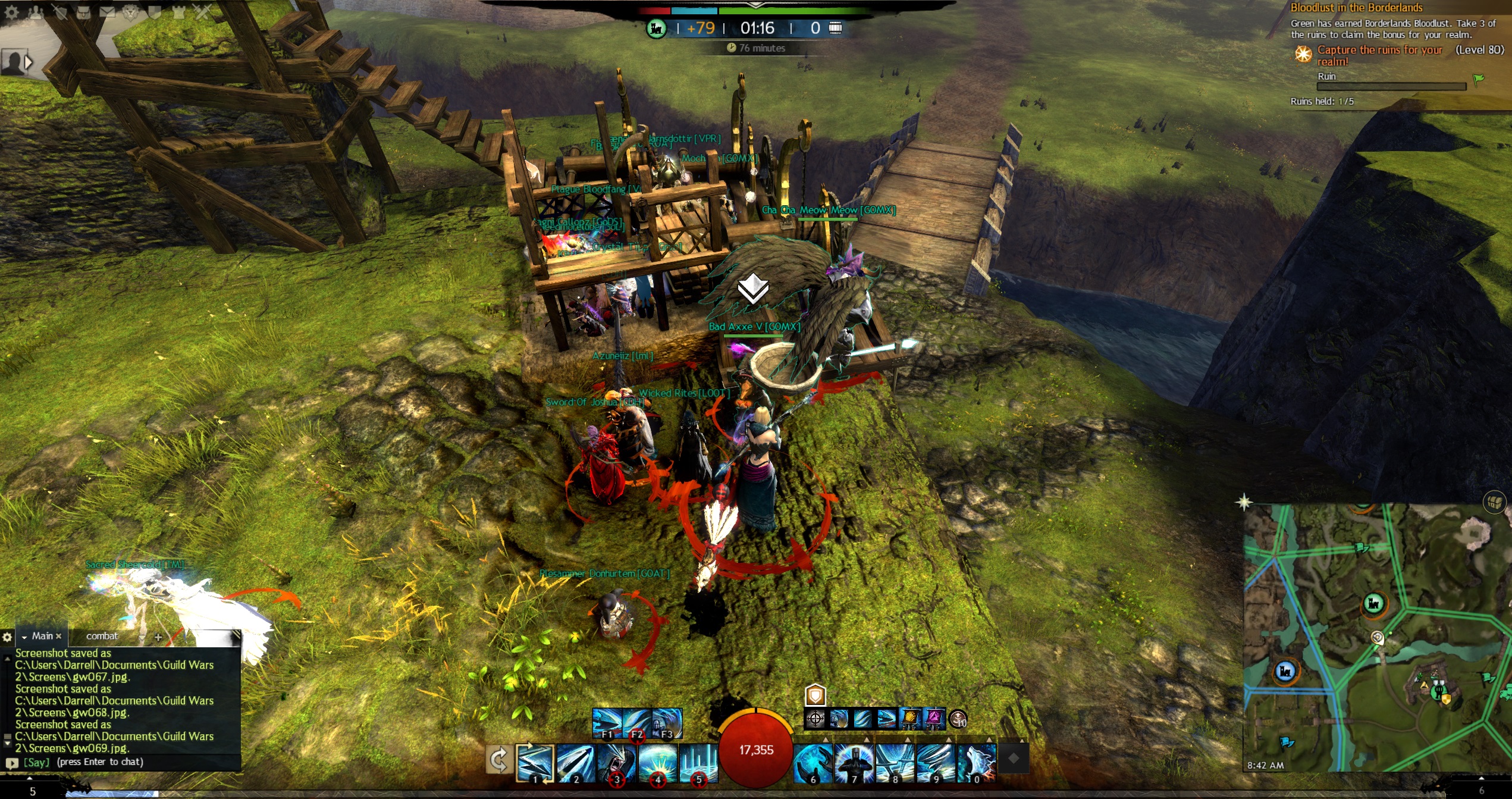Open the game menu gear icon
The image size is (1512, 799).
click(11, 11)
